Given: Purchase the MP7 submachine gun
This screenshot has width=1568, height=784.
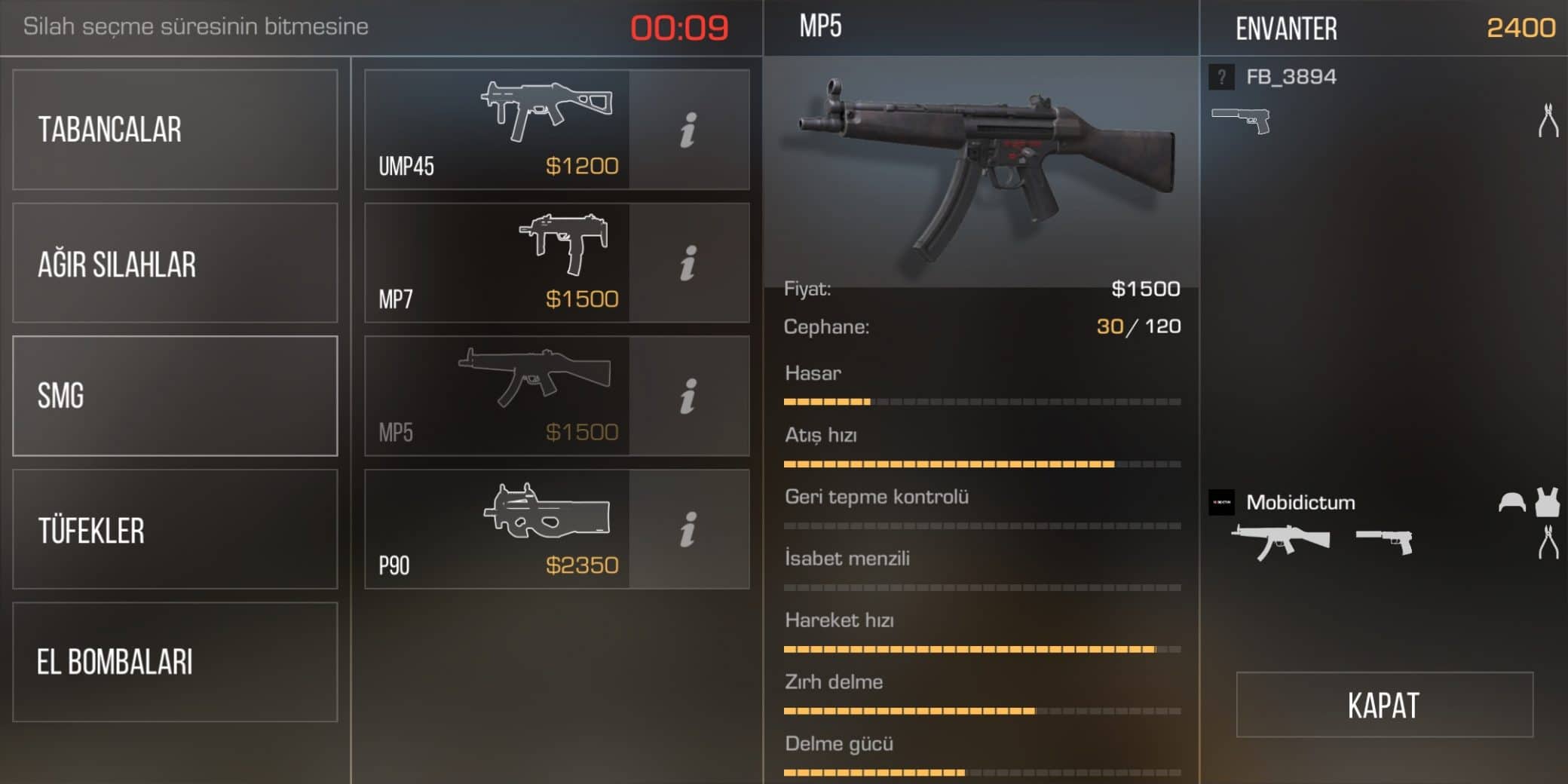Looking at the screenshot, I should click(498, 263).
